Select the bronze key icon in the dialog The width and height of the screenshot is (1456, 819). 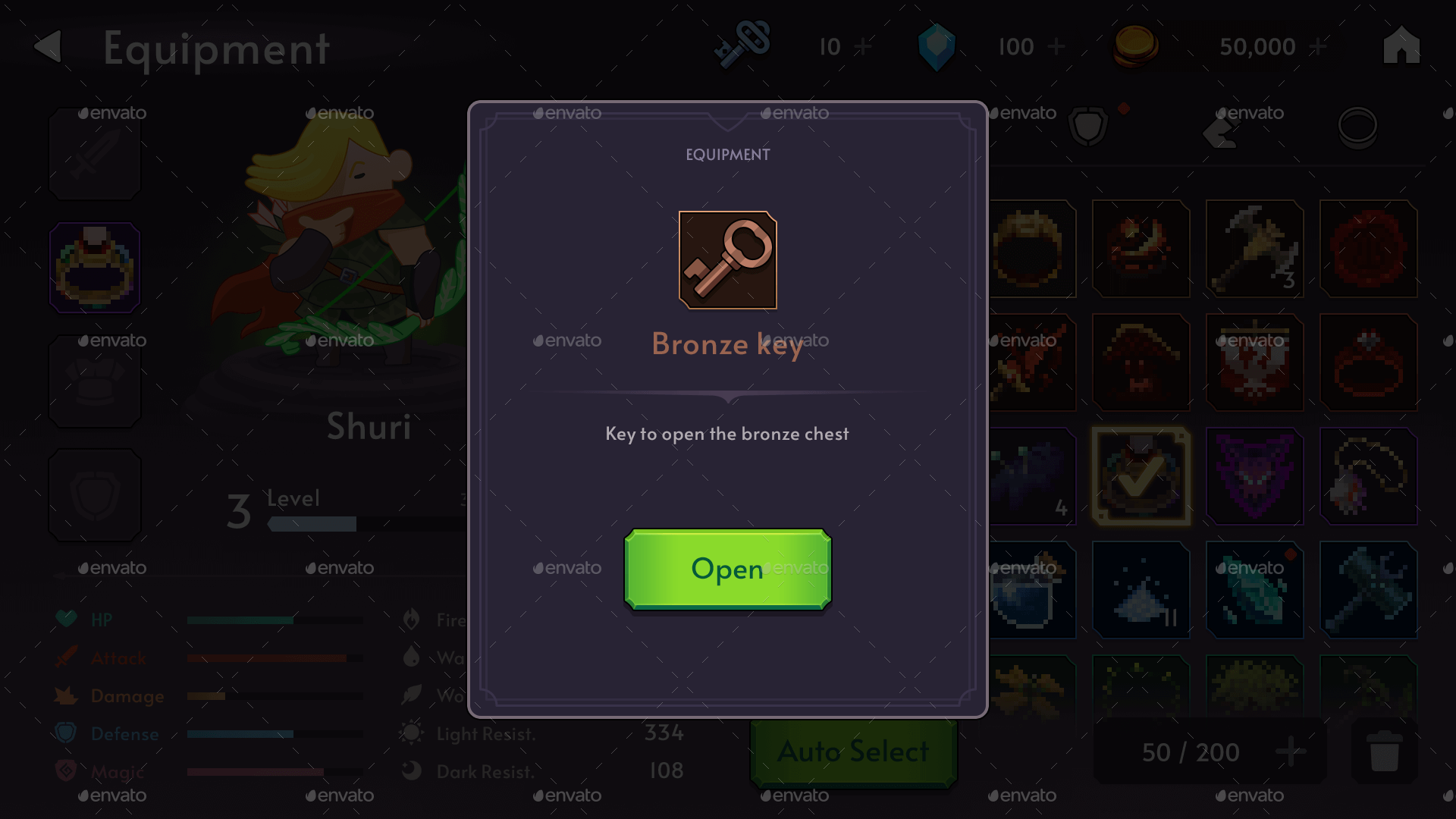(727, 260)
